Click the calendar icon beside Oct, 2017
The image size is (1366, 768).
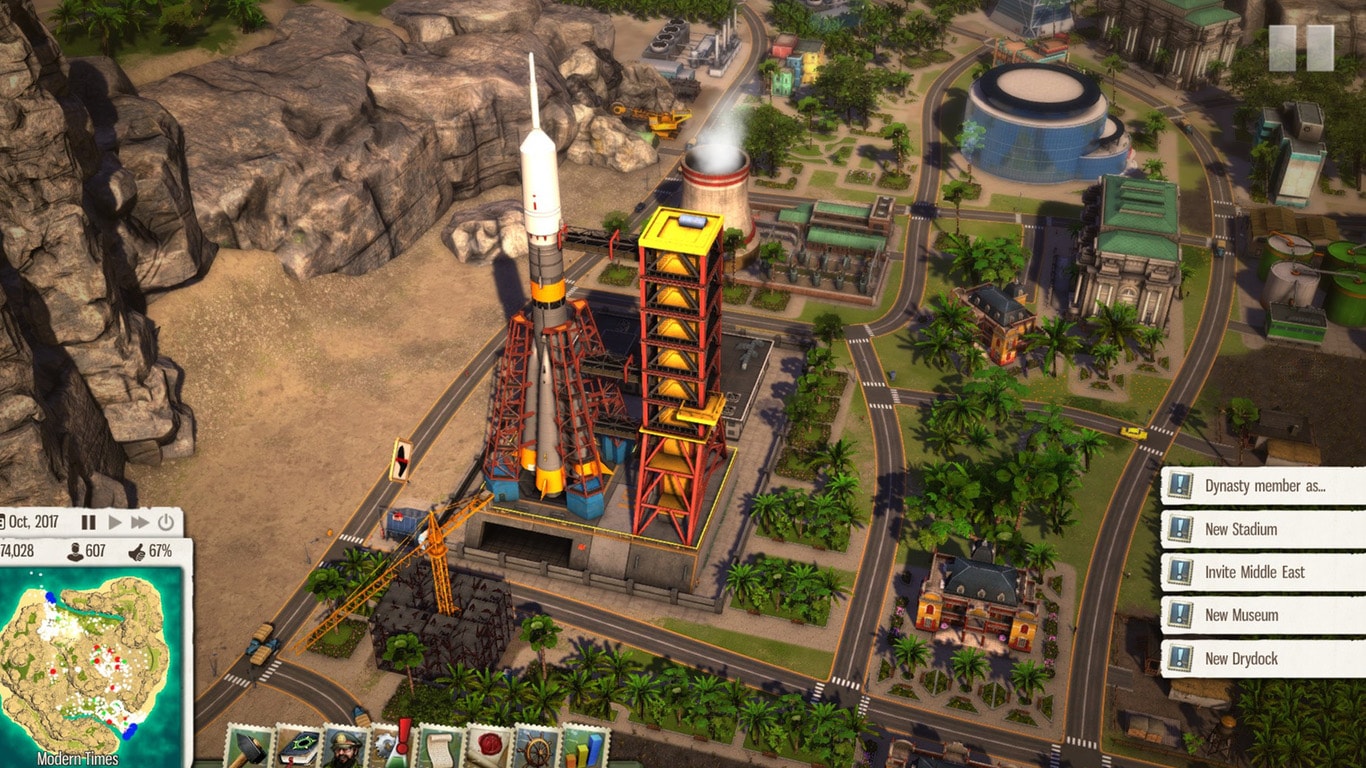tap(5, 522)
